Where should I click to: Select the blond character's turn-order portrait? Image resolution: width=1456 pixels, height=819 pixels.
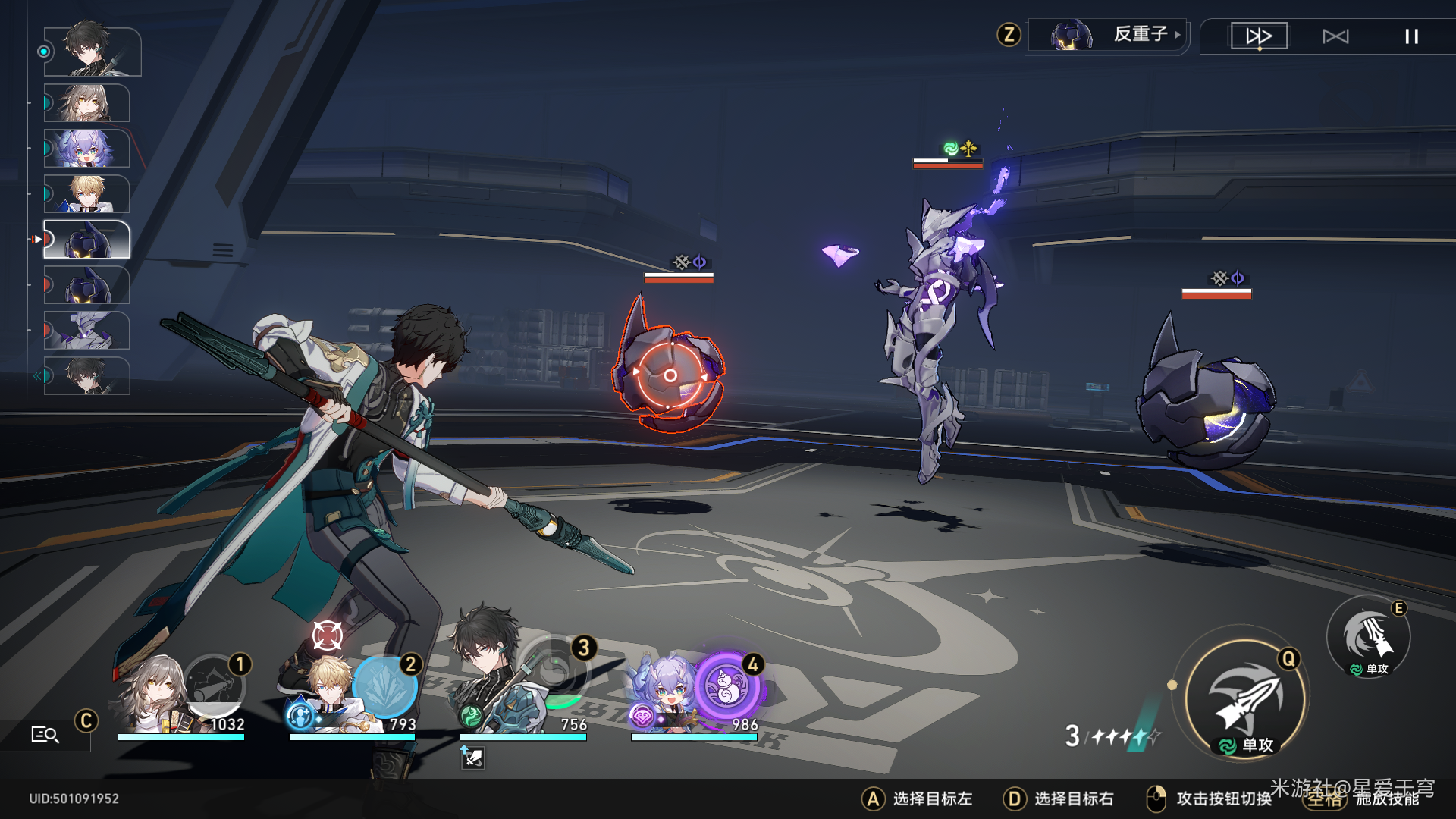[x=87, y=194]
